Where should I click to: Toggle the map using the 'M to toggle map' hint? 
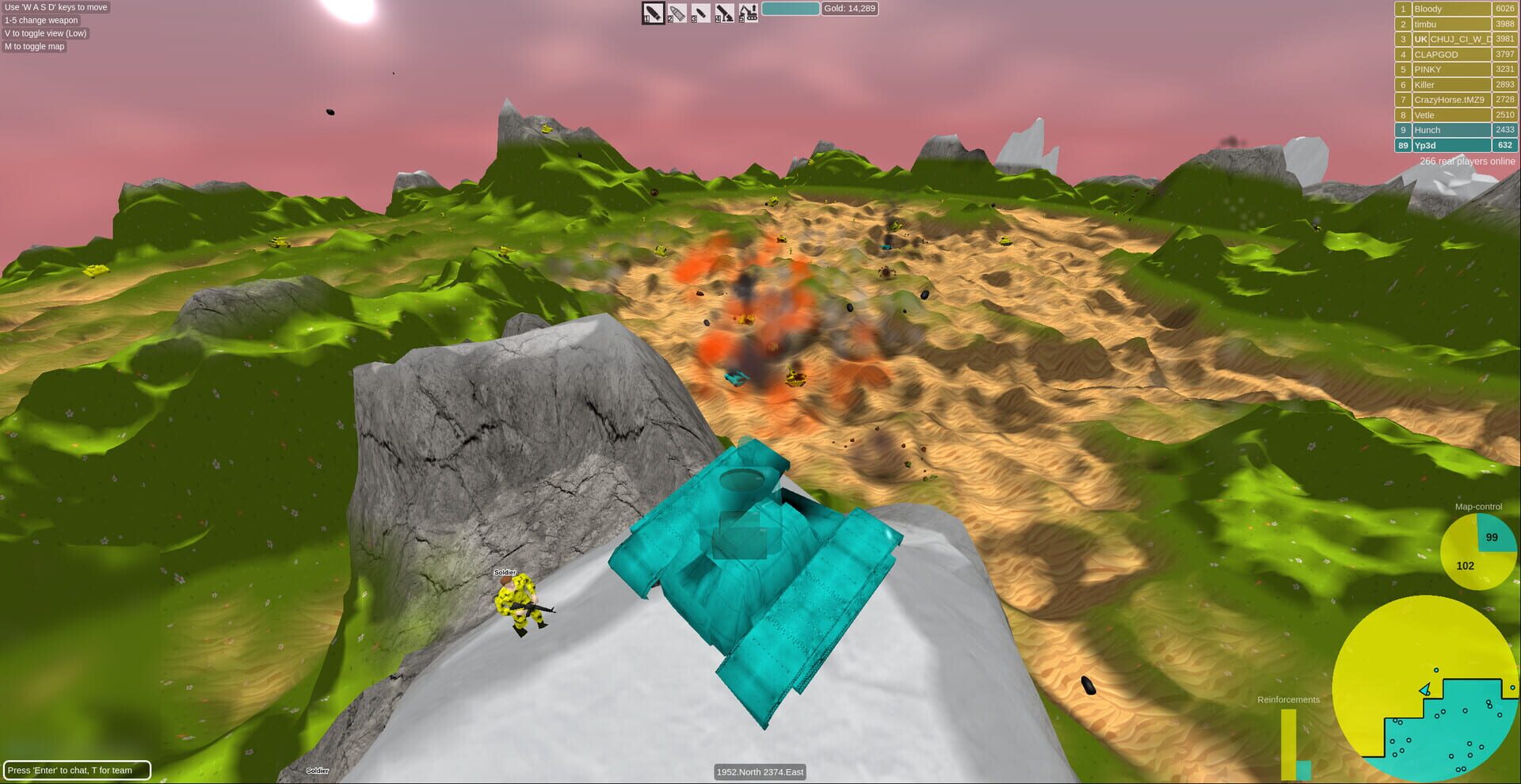tap(34, 46)
